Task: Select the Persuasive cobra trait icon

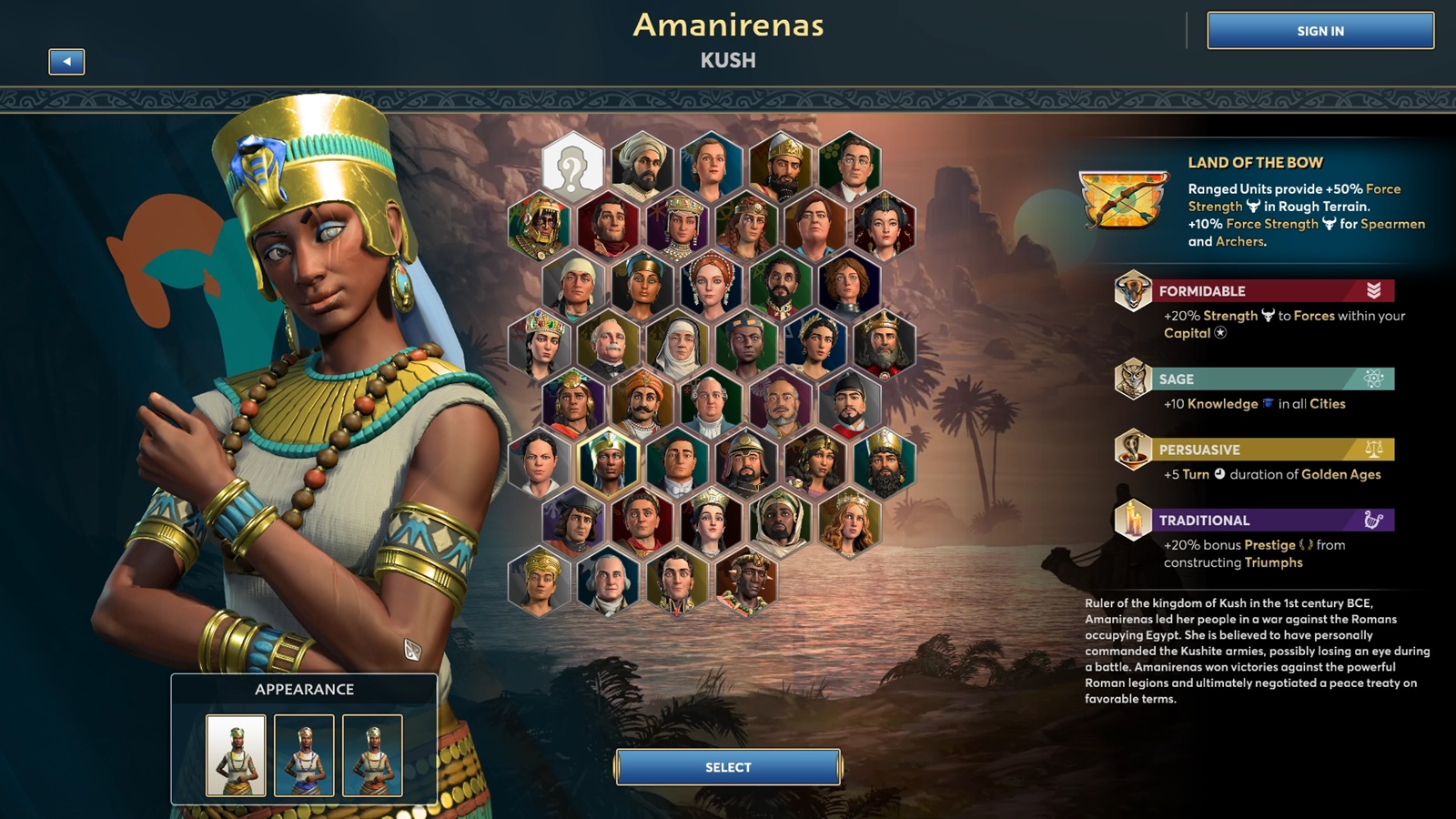Action: [x=1131, y=450]
